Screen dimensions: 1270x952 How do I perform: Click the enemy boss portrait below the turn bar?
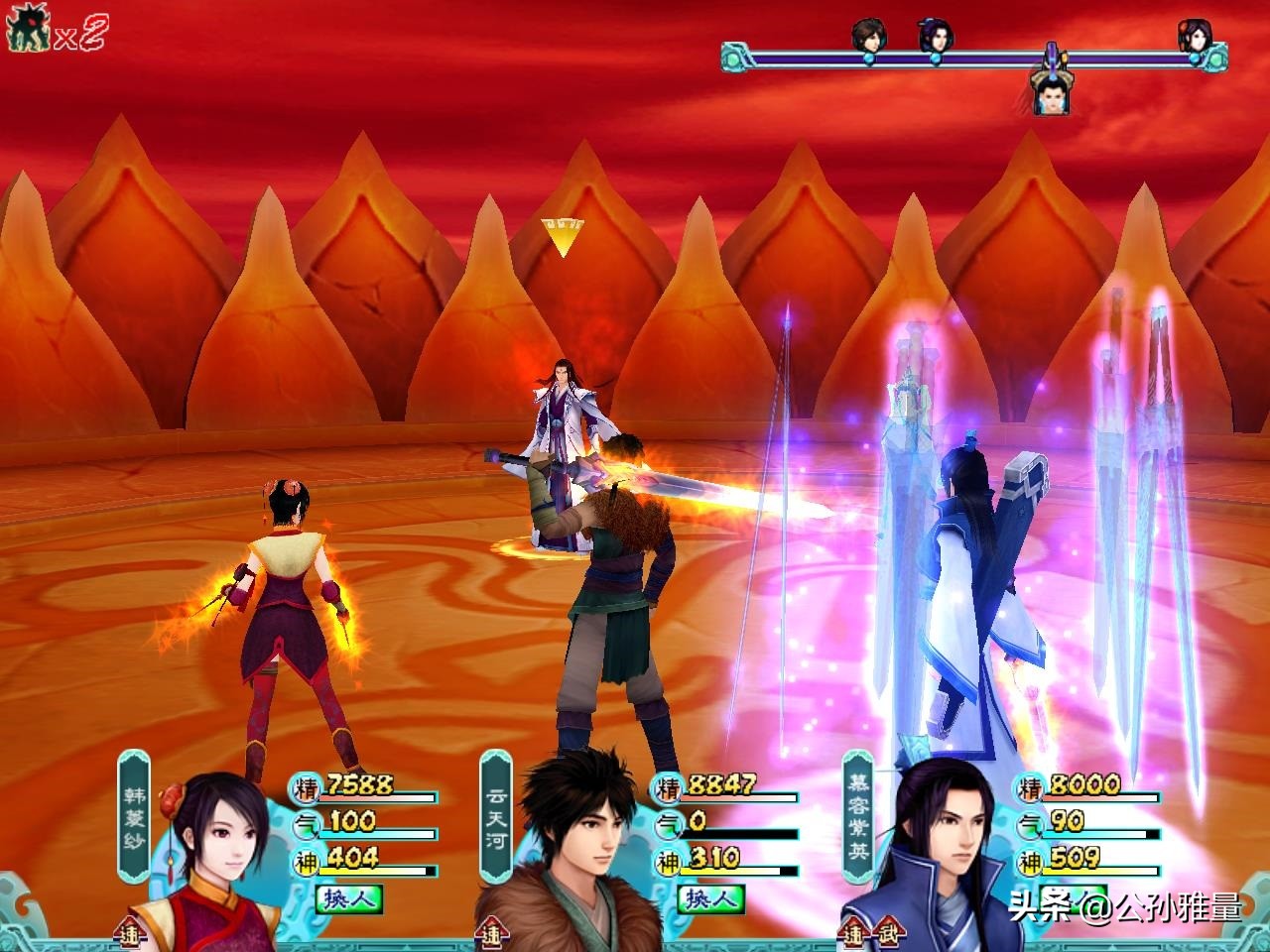pyautogui.click(x=1051, y=92)
